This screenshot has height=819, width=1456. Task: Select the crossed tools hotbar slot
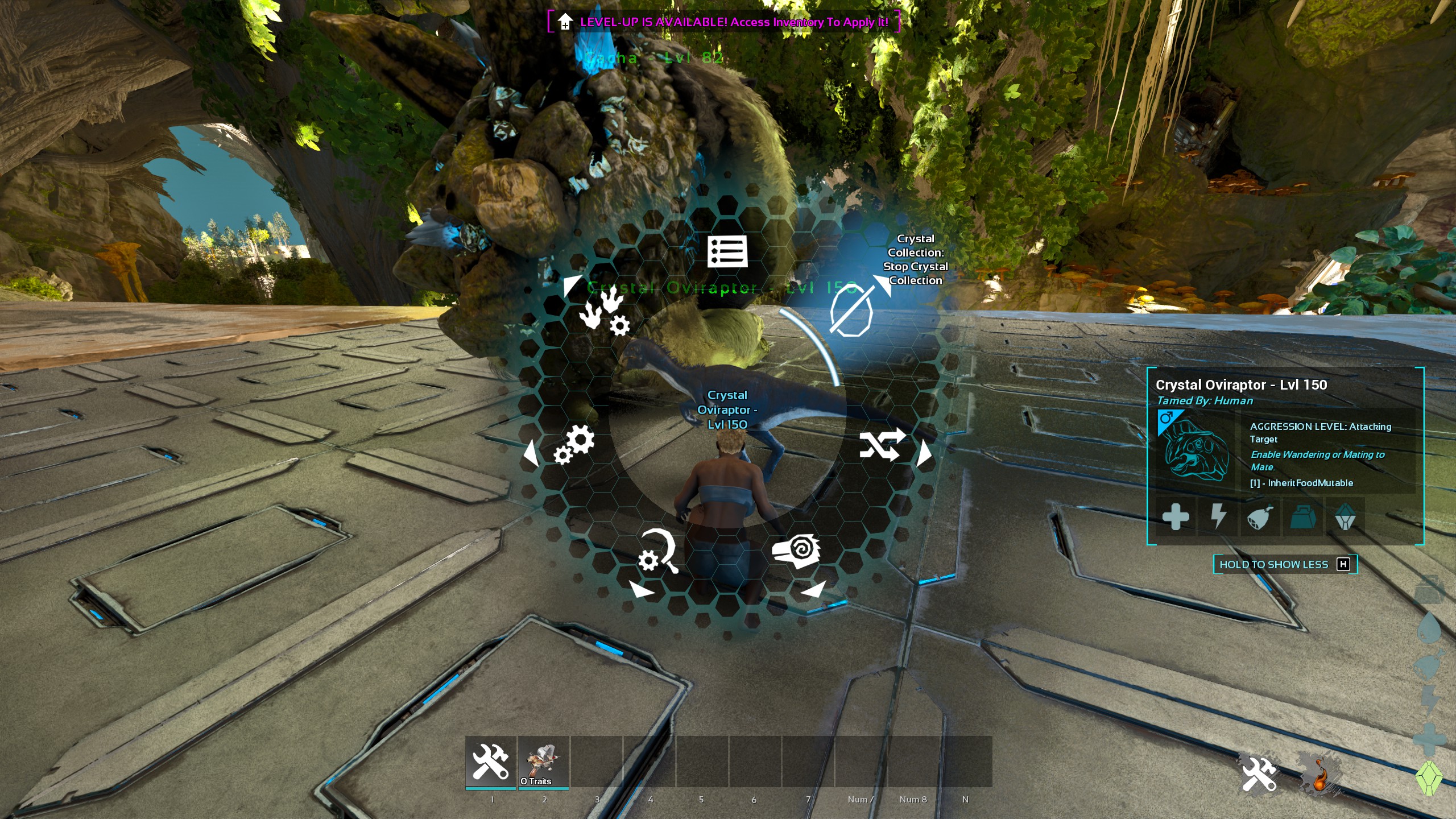(x=491, y=762)
